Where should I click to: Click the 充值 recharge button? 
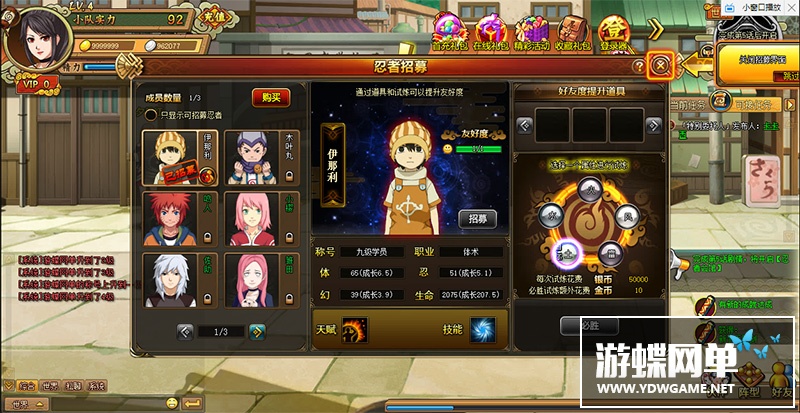[x=212, y=18]
